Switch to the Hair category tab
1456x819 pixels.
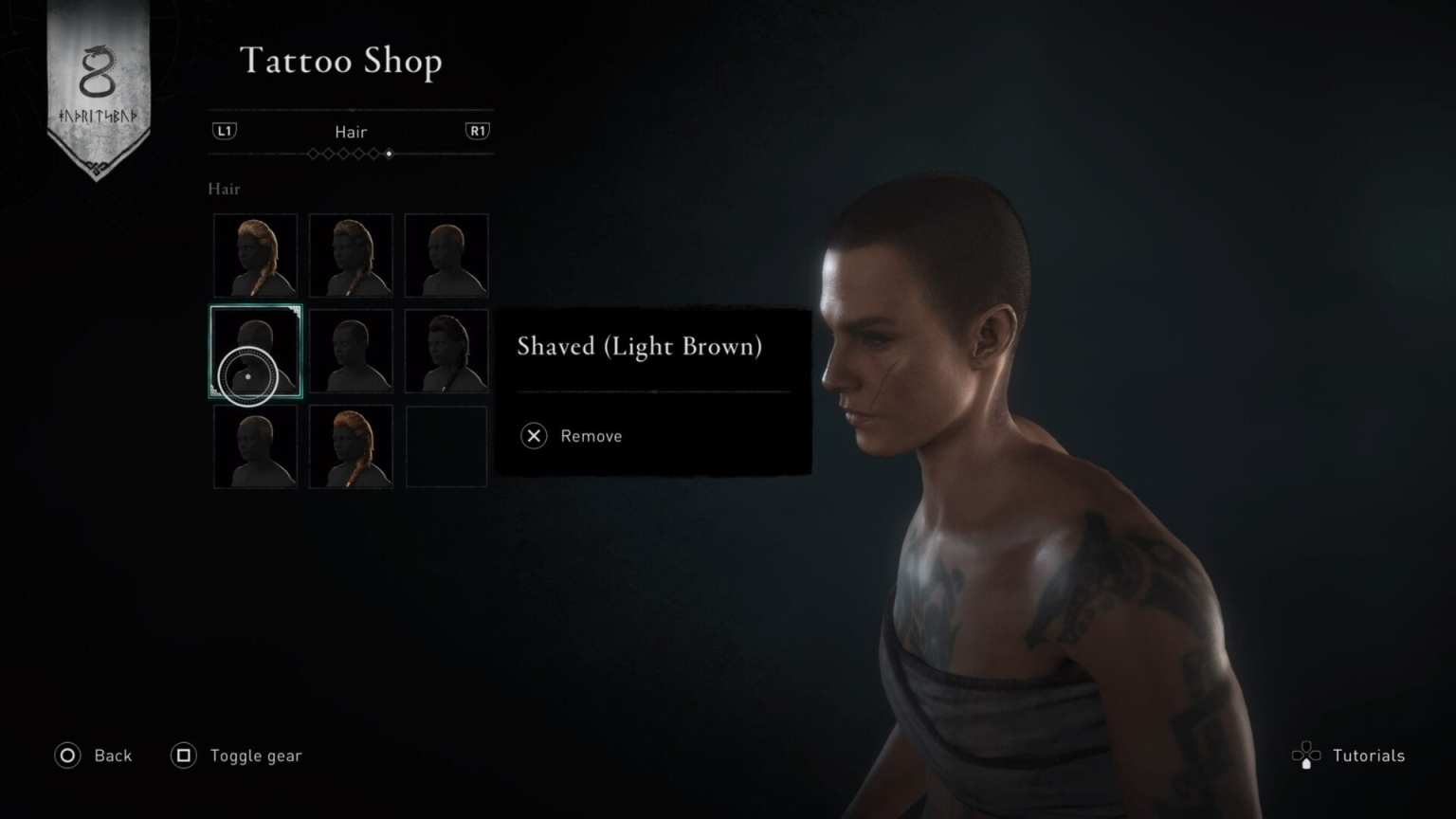coord(351,132)
